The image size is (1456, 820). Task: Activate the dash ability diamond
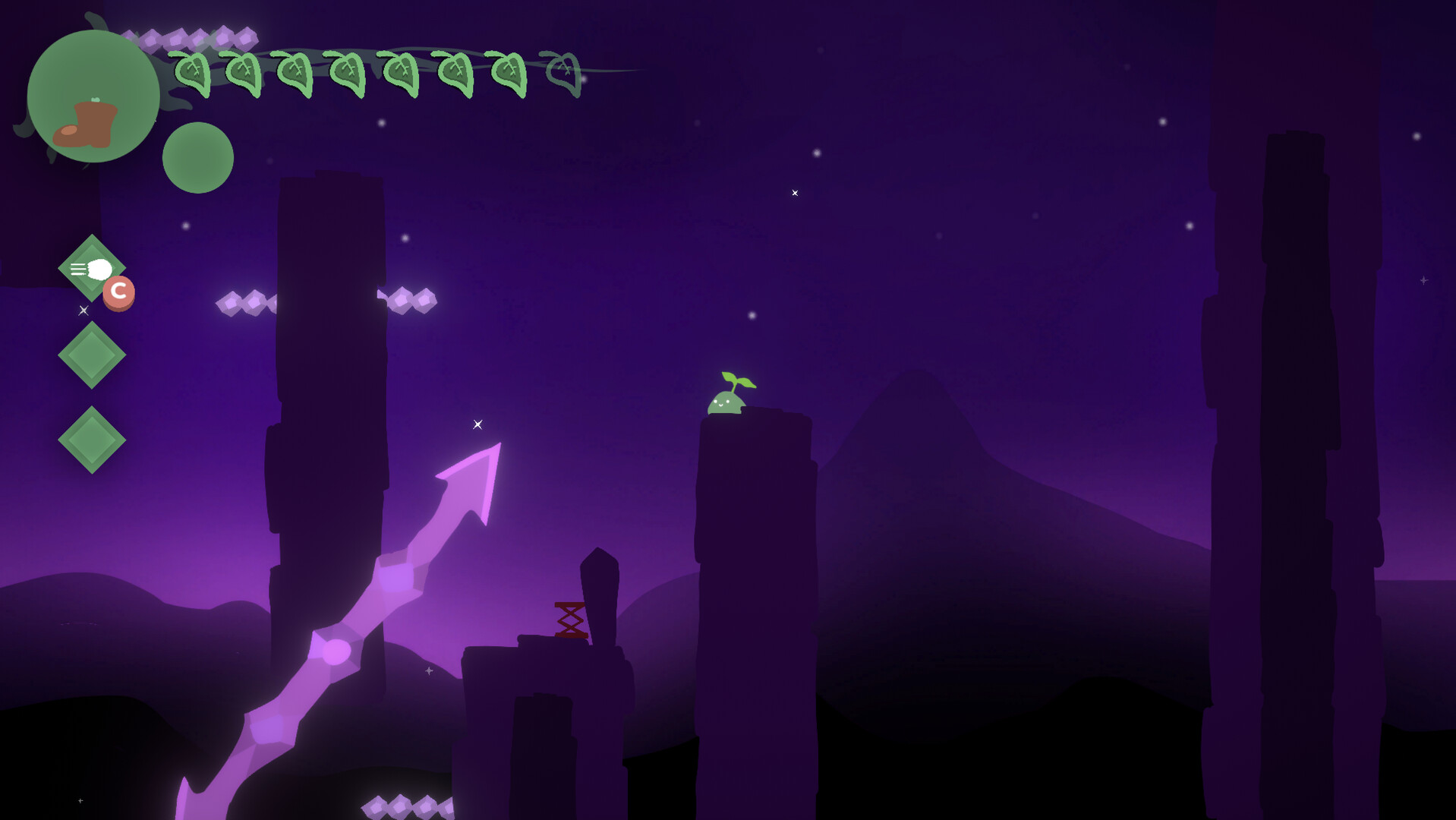tap(91, 269)
